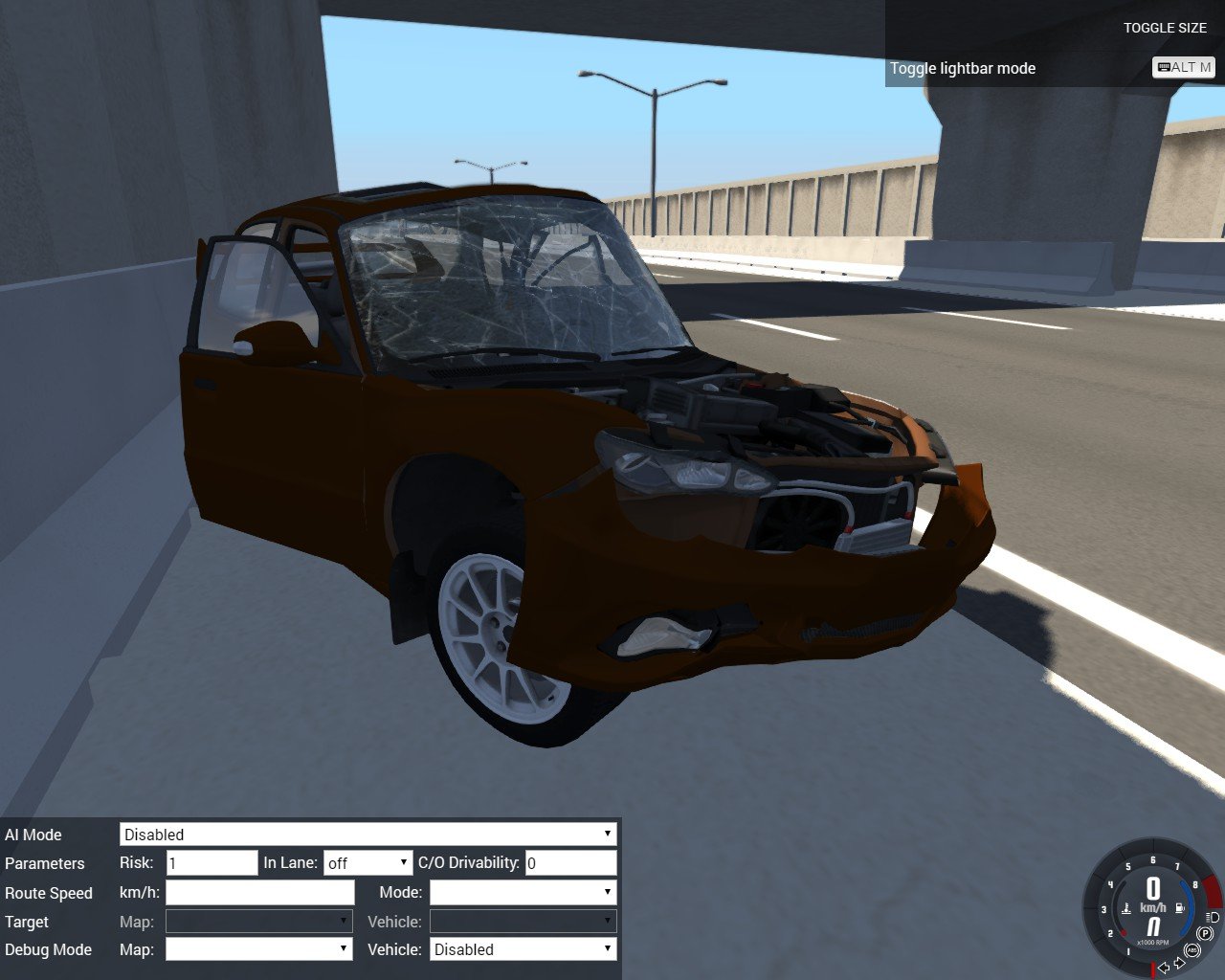Click the TOGGLE SIZE button

(x=1165, y=28)
